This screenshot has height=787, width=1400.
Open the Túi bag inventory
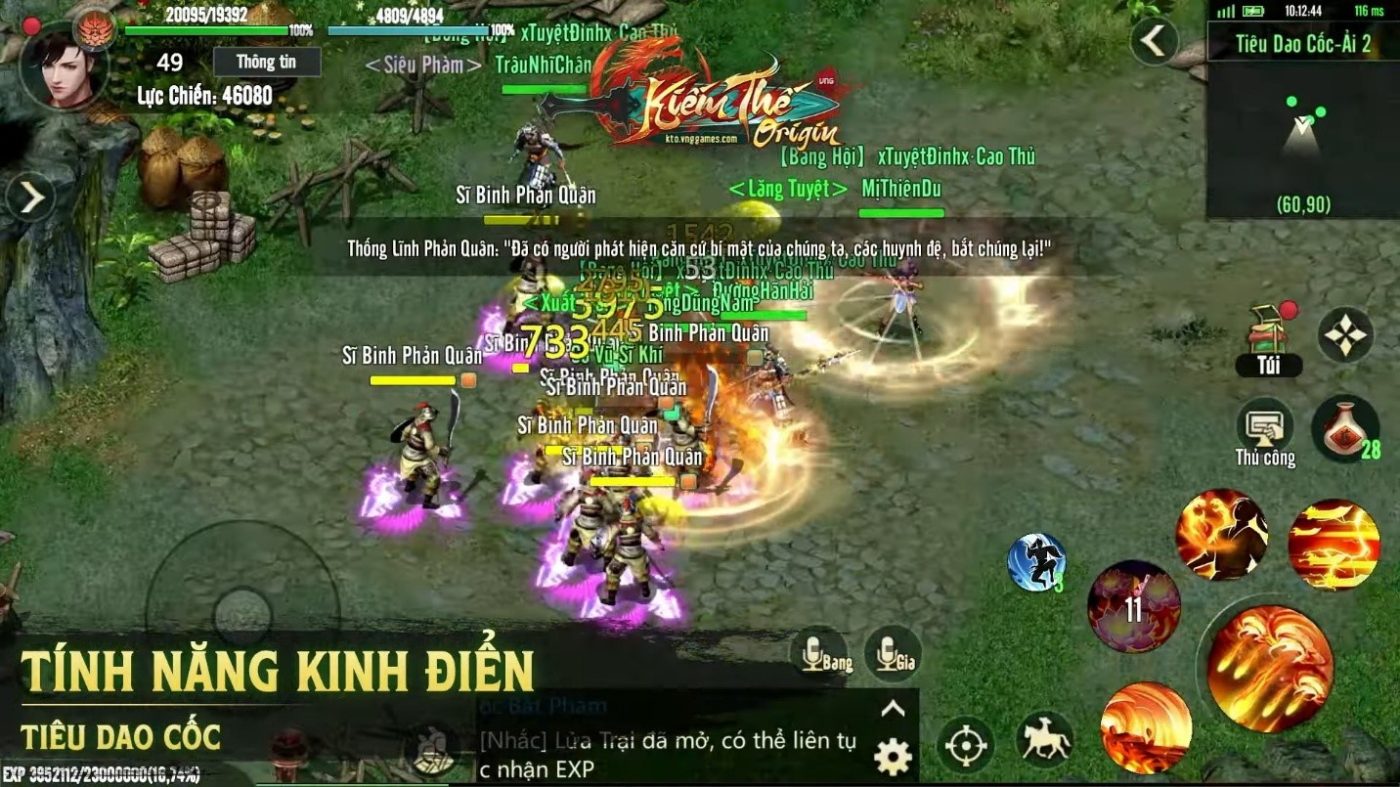point(1269,341)
